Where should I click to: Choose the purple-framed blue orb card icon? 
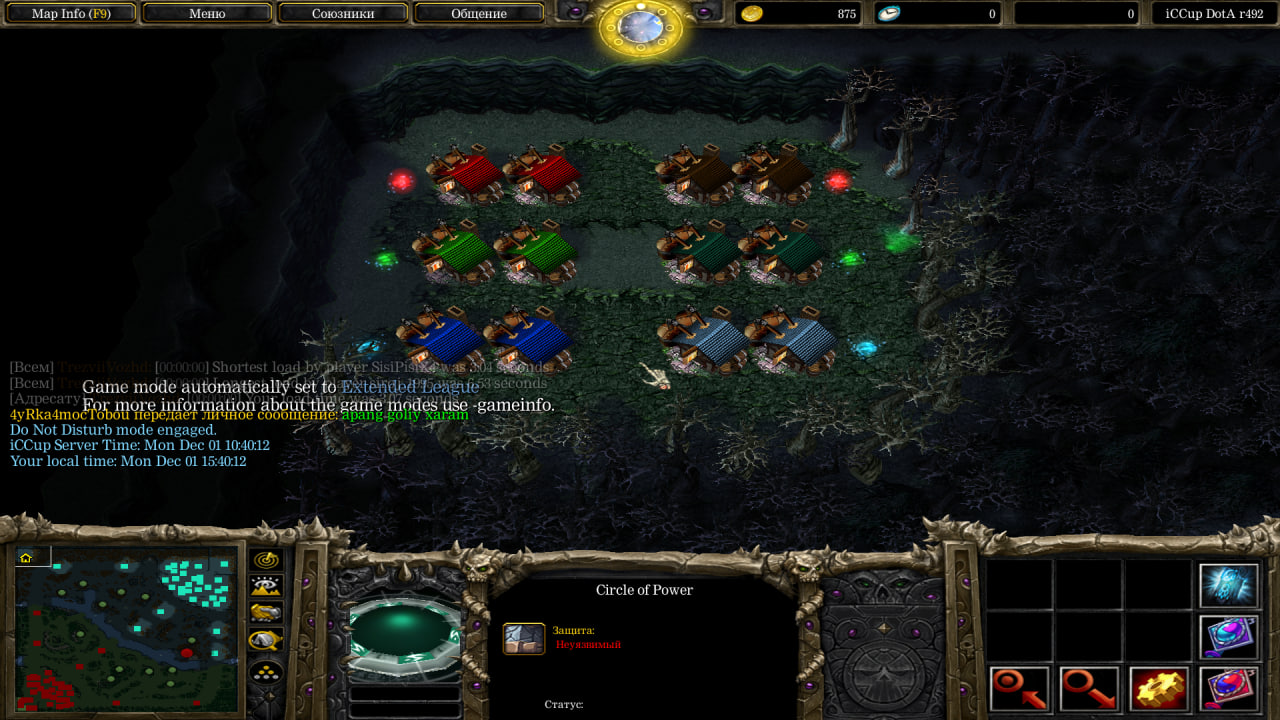pos(1229,637)
